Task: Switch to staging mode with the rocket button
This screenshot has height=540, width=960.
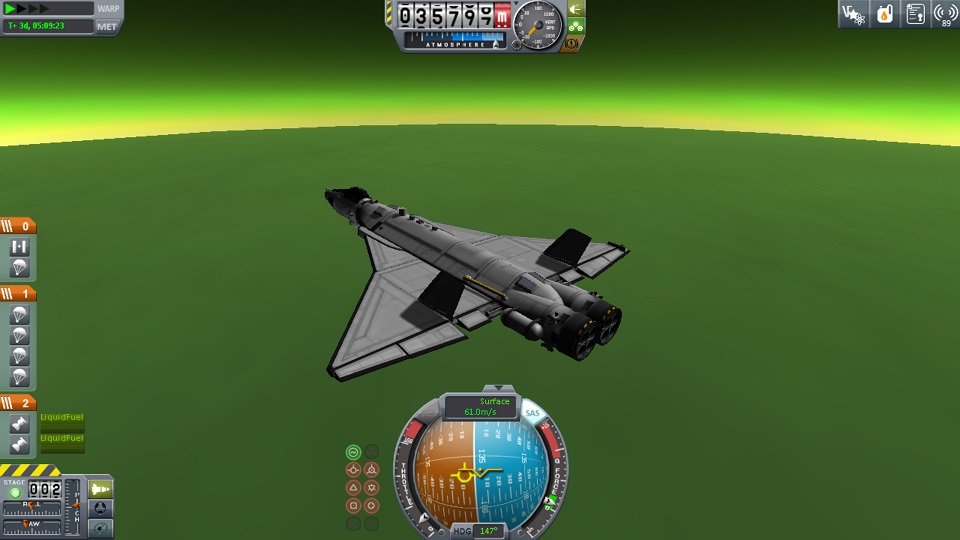Action: (101, 488)
